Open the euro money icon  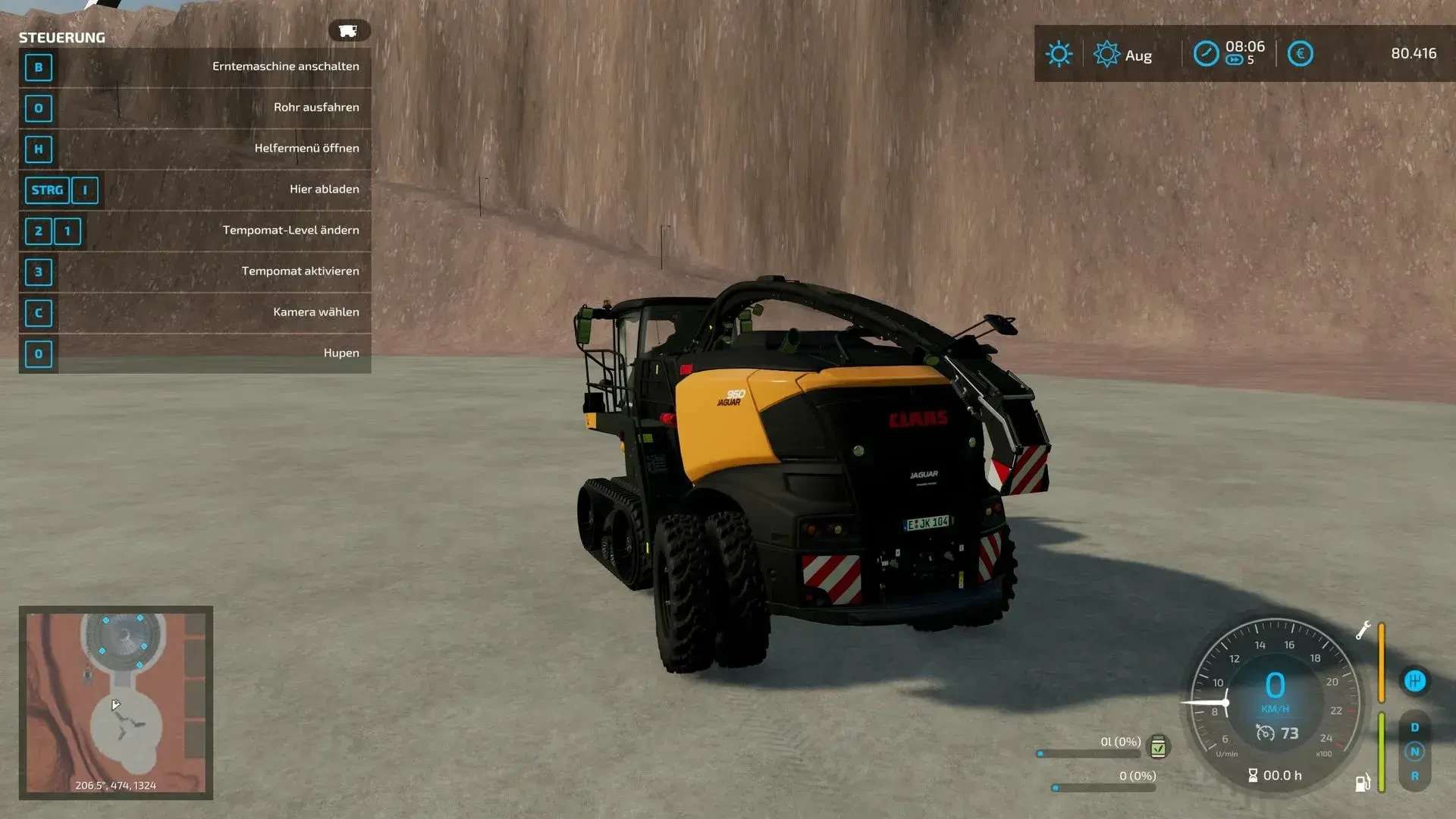(1300, 54)
